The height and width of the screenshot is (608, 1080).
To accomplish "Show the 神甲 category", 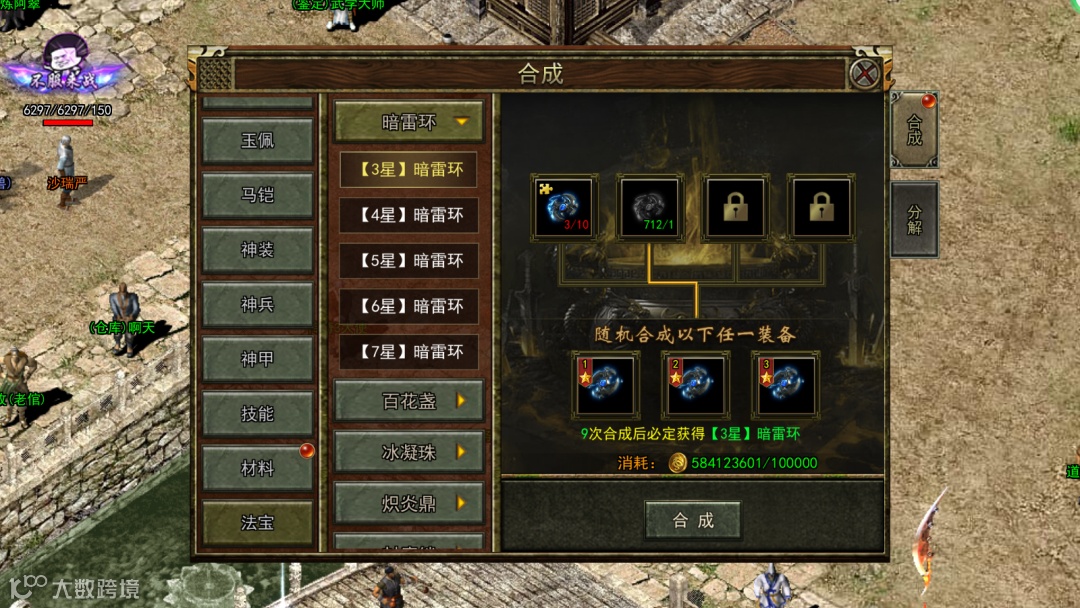I will (257, 359).
